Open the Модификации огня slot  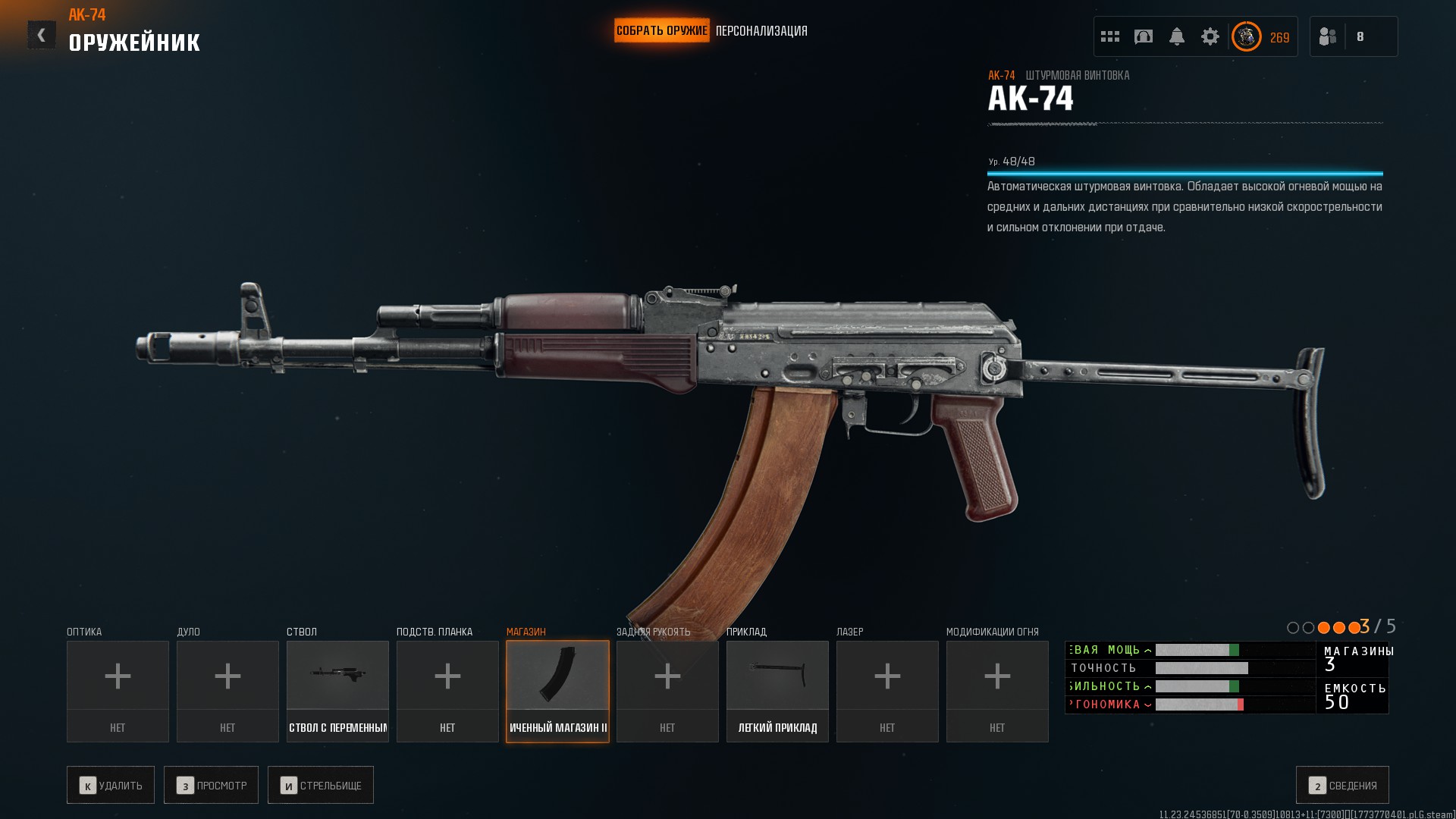(x=997, y=691)
